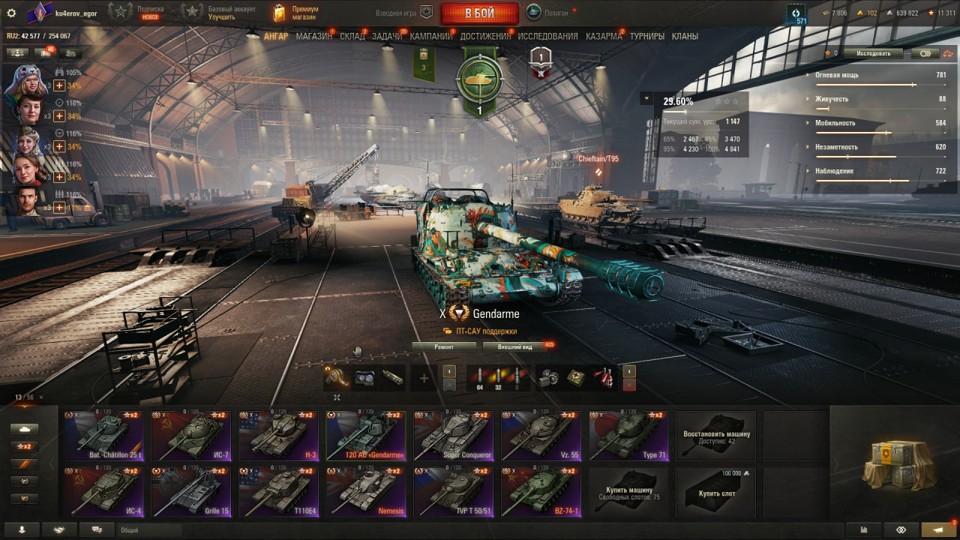The width and height of the screenshot is (960, 540).
Task: Open the МАГАЗИН tab
Action: tap(314, 36)
